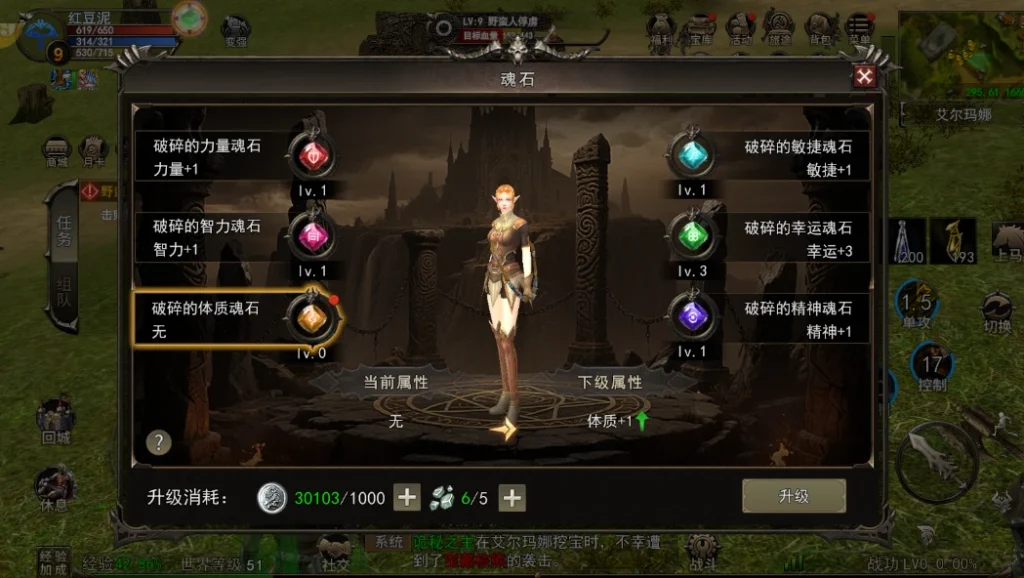Add more stone fragments with plus button
The height and width of the screenshot is (578, 1024).
(512, 497)
